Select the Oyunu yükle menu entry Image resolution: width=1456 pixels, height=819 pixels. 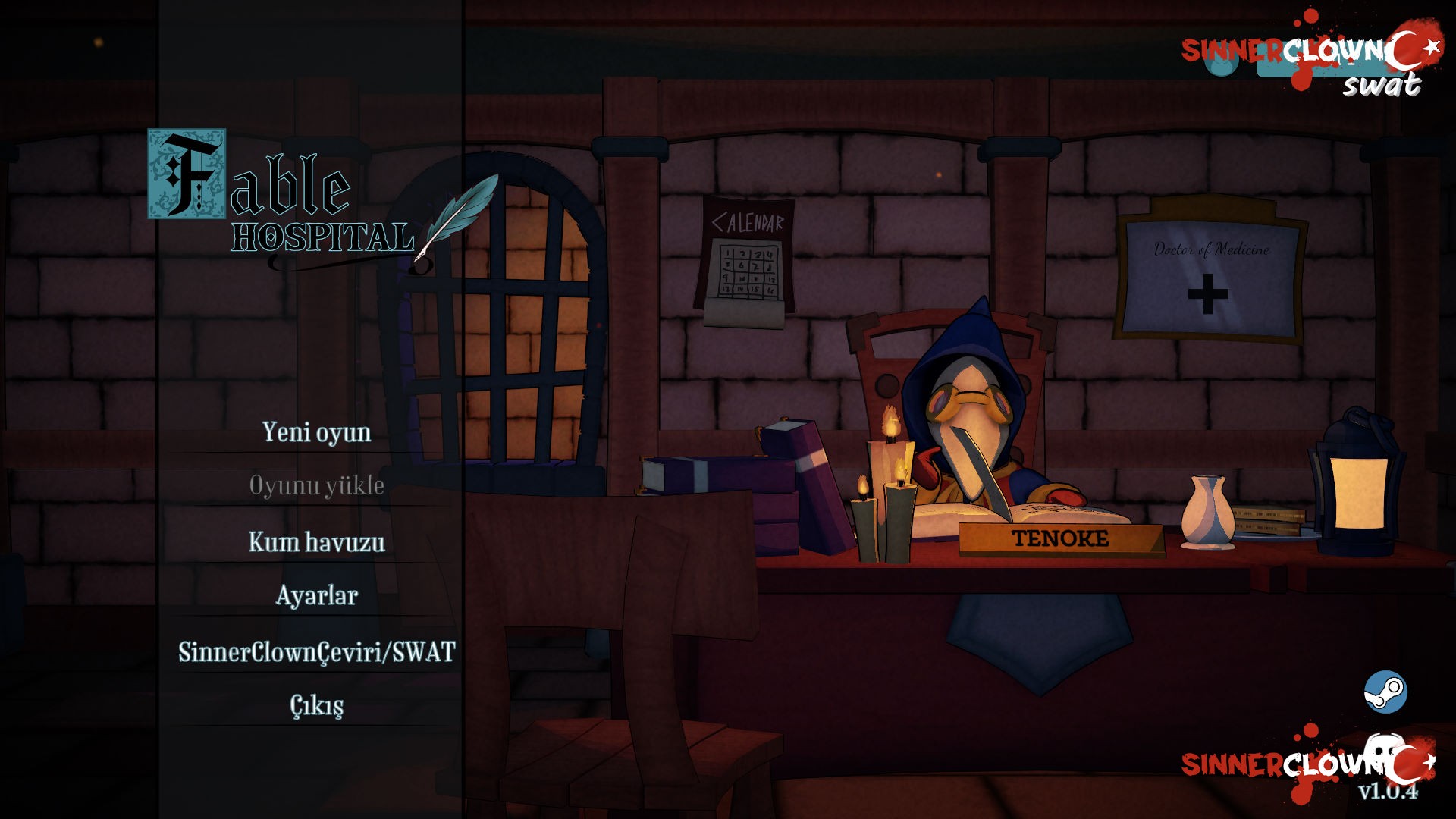tap(316, 485)
